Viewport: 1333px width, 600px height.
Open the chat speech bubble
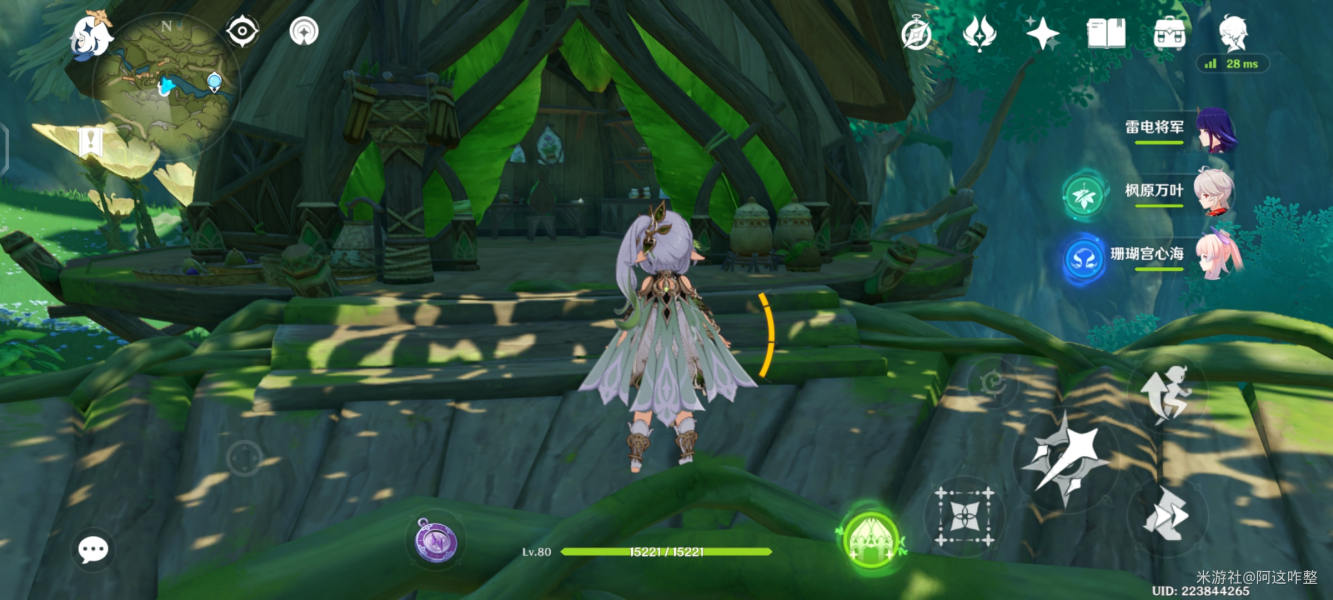(94, 548)
